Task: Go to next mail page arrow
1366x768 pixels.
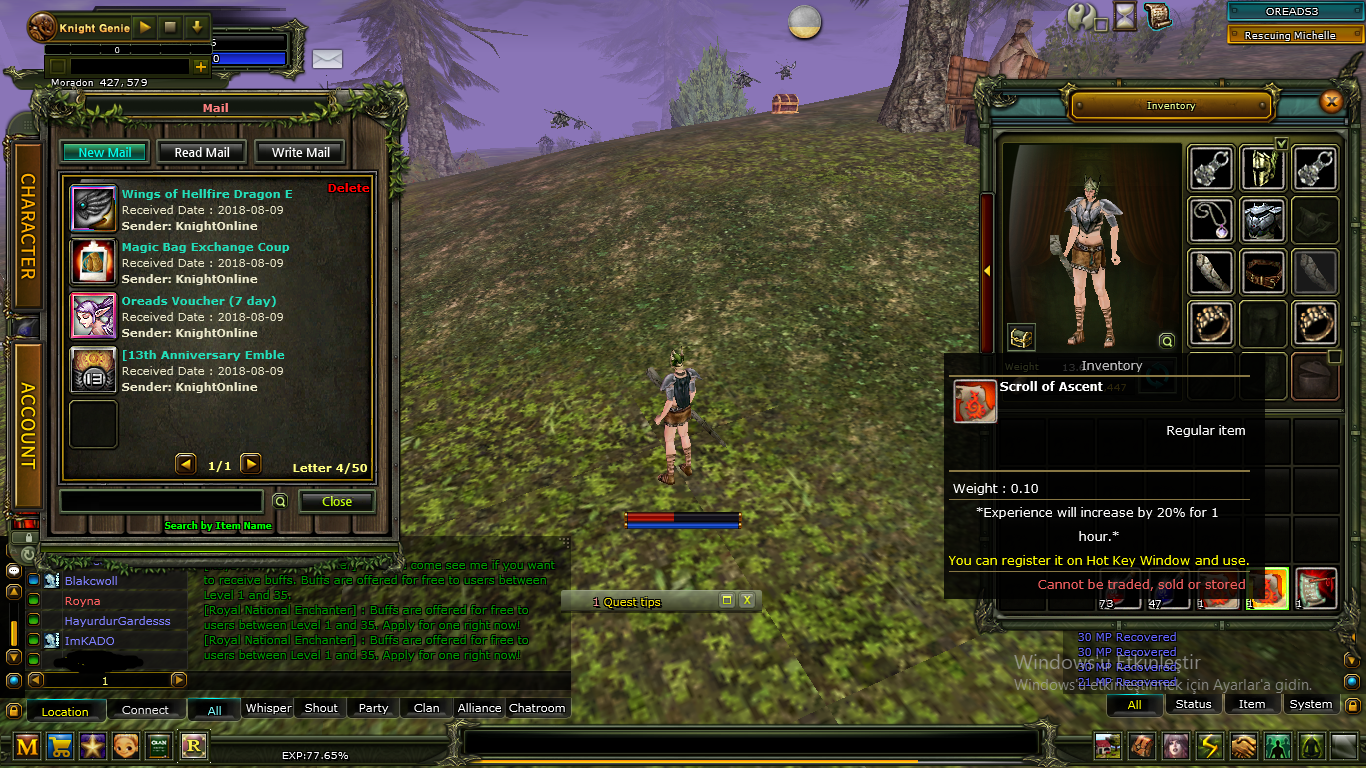Action: tap(250, 463)
